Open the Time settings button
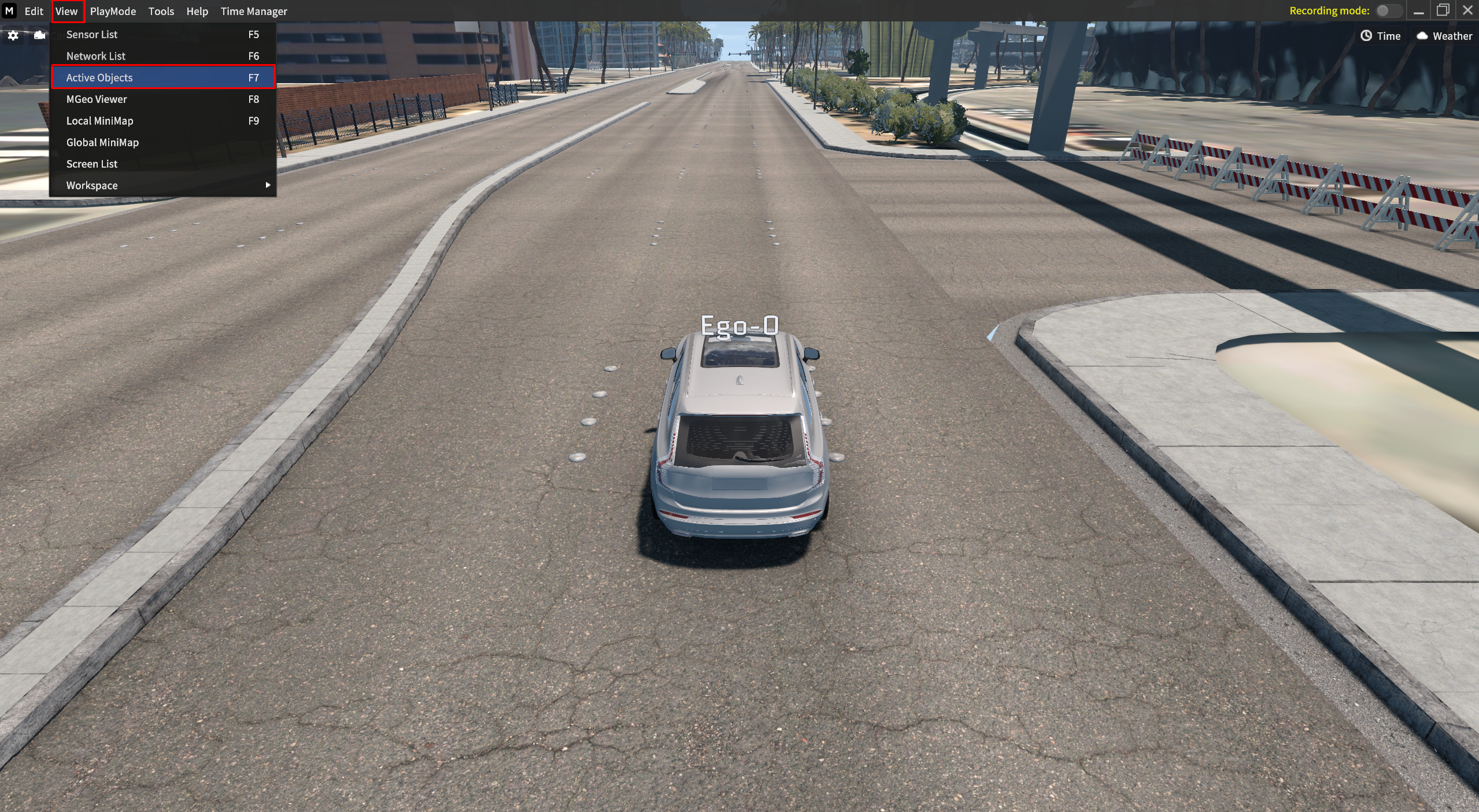1479x812 pixels. pos(1381,36)
